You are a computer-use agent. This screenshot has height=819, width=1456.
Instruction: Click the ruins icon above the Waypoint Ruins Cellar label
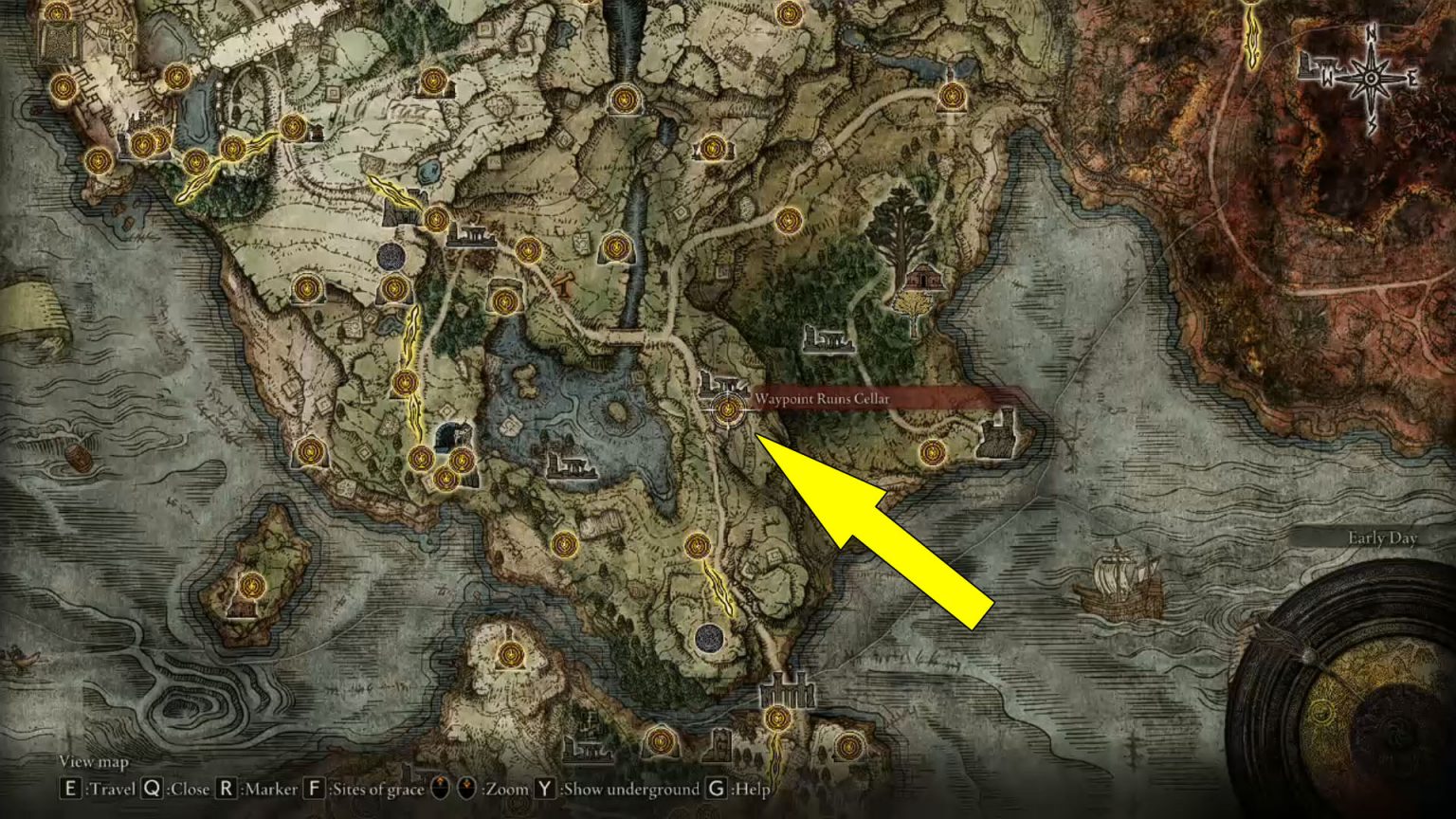(722, 383)
